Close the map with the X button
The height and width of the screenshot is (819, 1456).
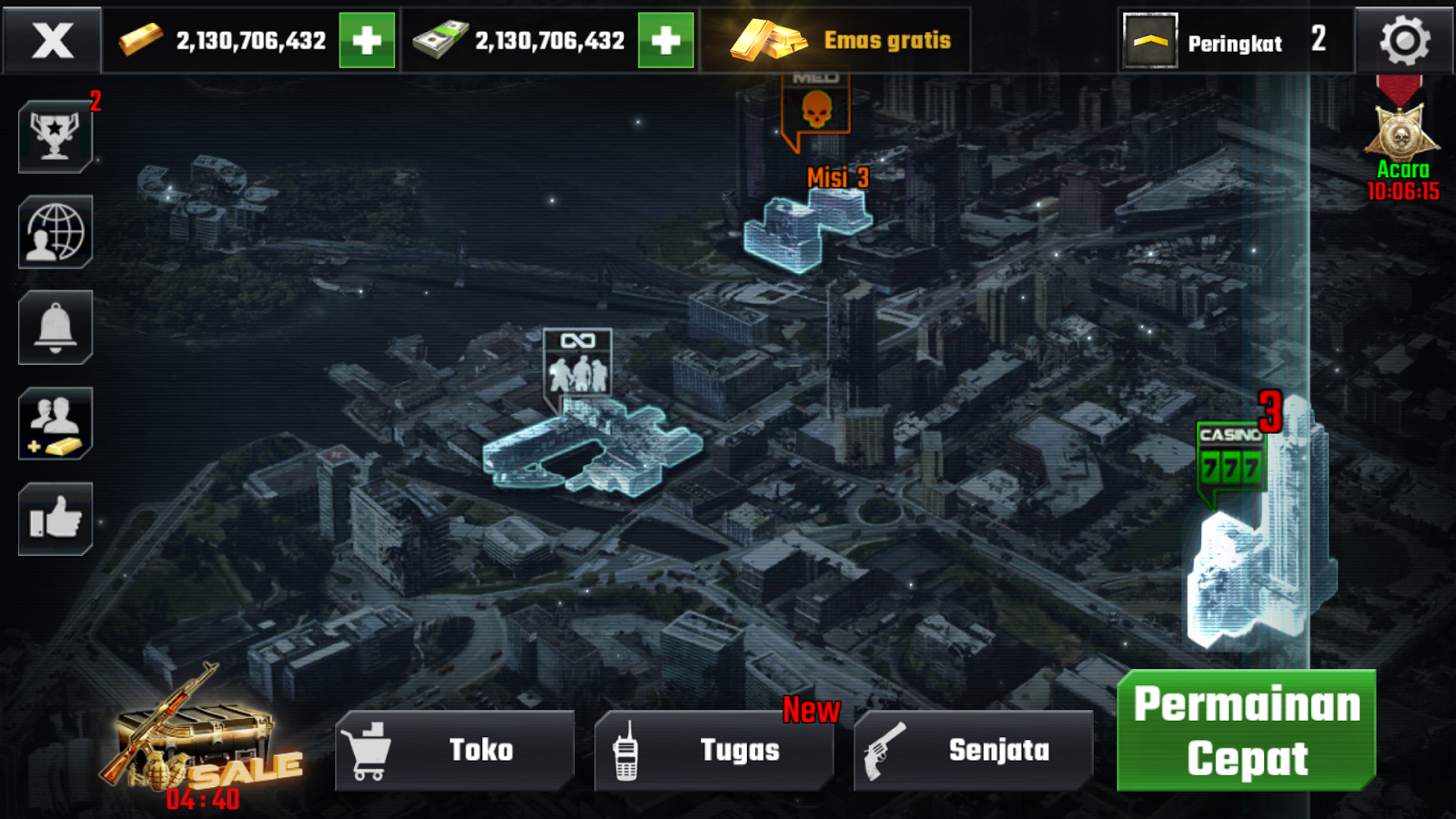(52, 41)
